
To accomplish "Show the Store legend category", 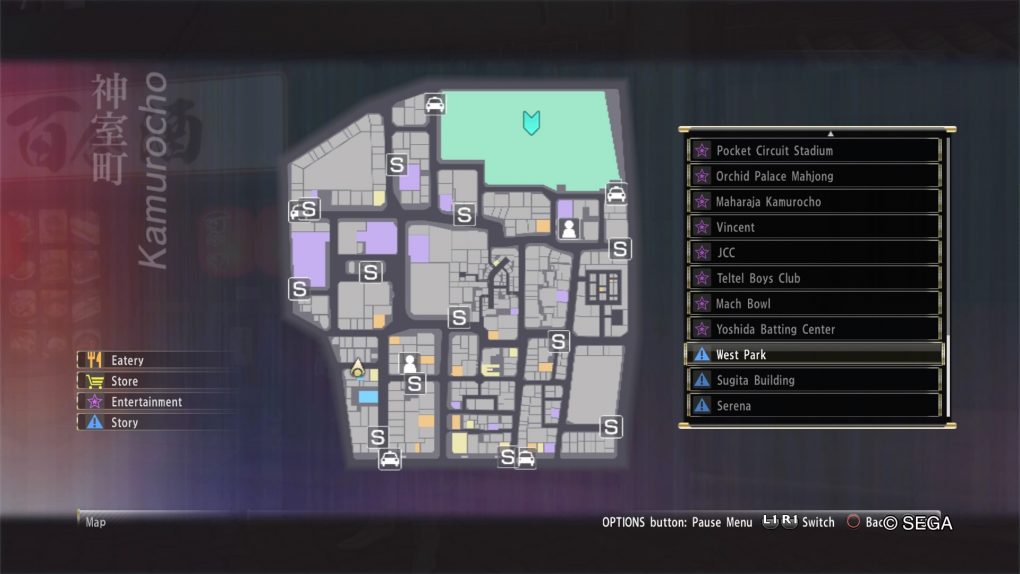I will click(x=125, y=381).
